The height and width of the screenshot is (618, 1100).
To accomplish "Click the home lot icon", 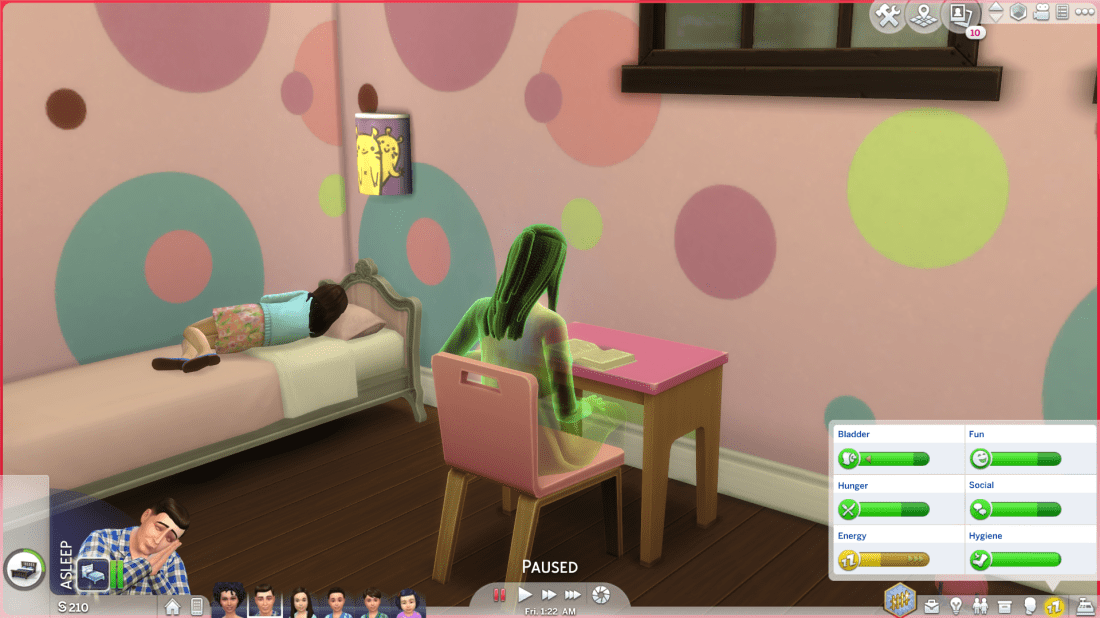I will coord(173,606).
